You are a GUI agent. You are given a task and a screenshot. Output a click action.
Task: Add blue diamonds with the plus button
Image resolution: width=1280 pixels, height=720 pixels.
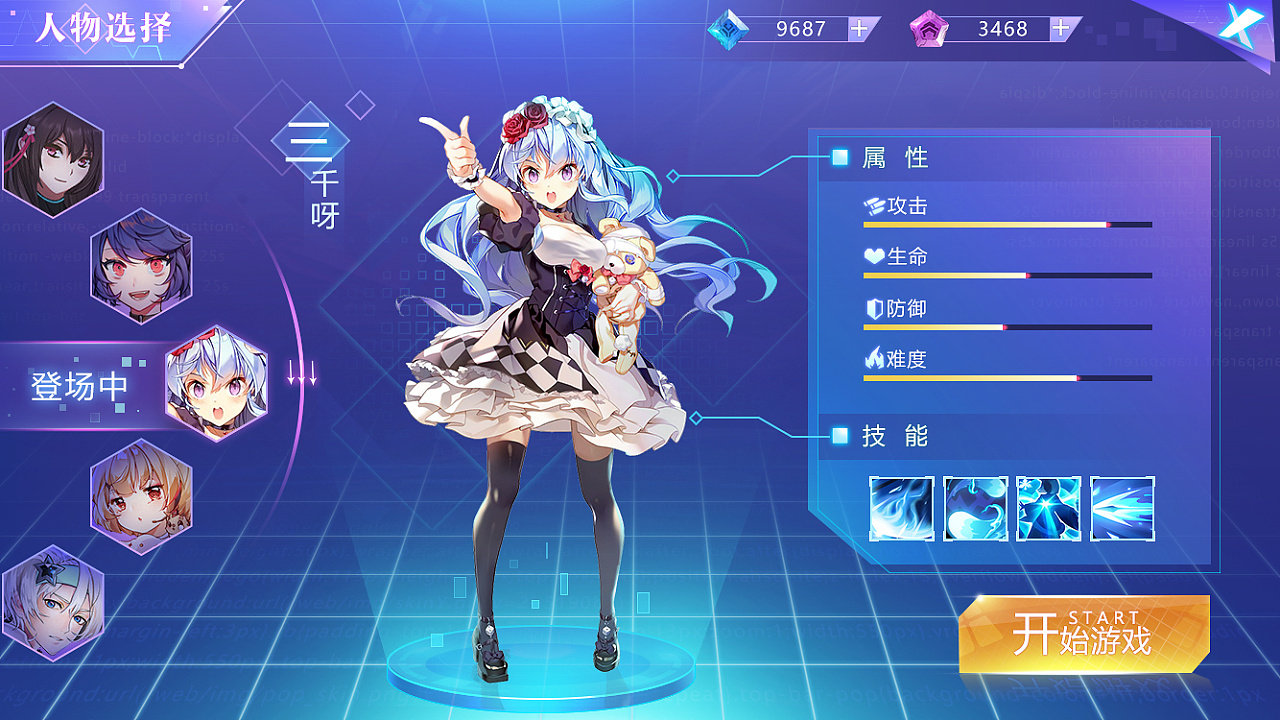click(x=858, y=28)
